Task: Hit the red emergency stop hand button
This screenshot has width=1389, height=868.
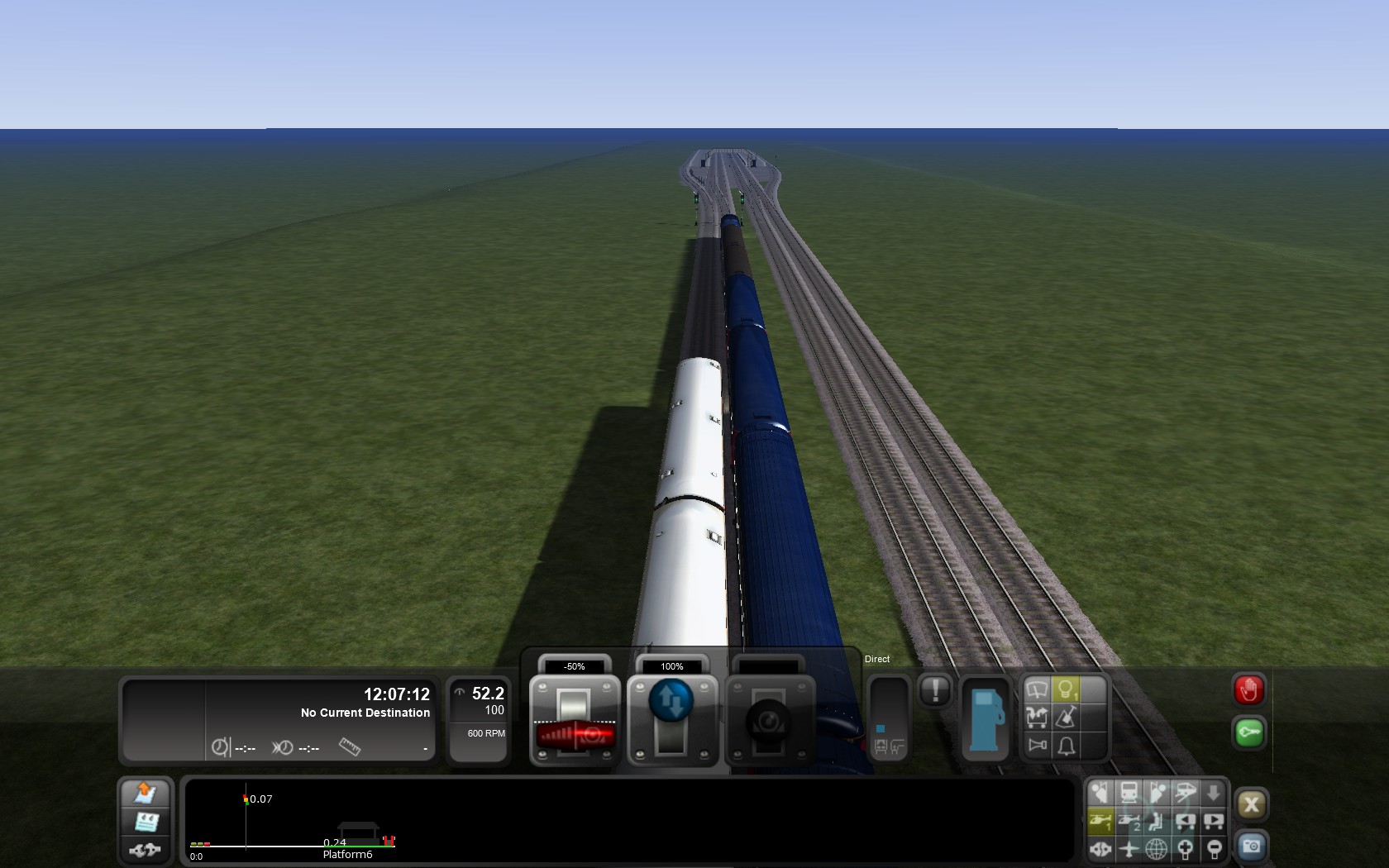Action: 1248,690
